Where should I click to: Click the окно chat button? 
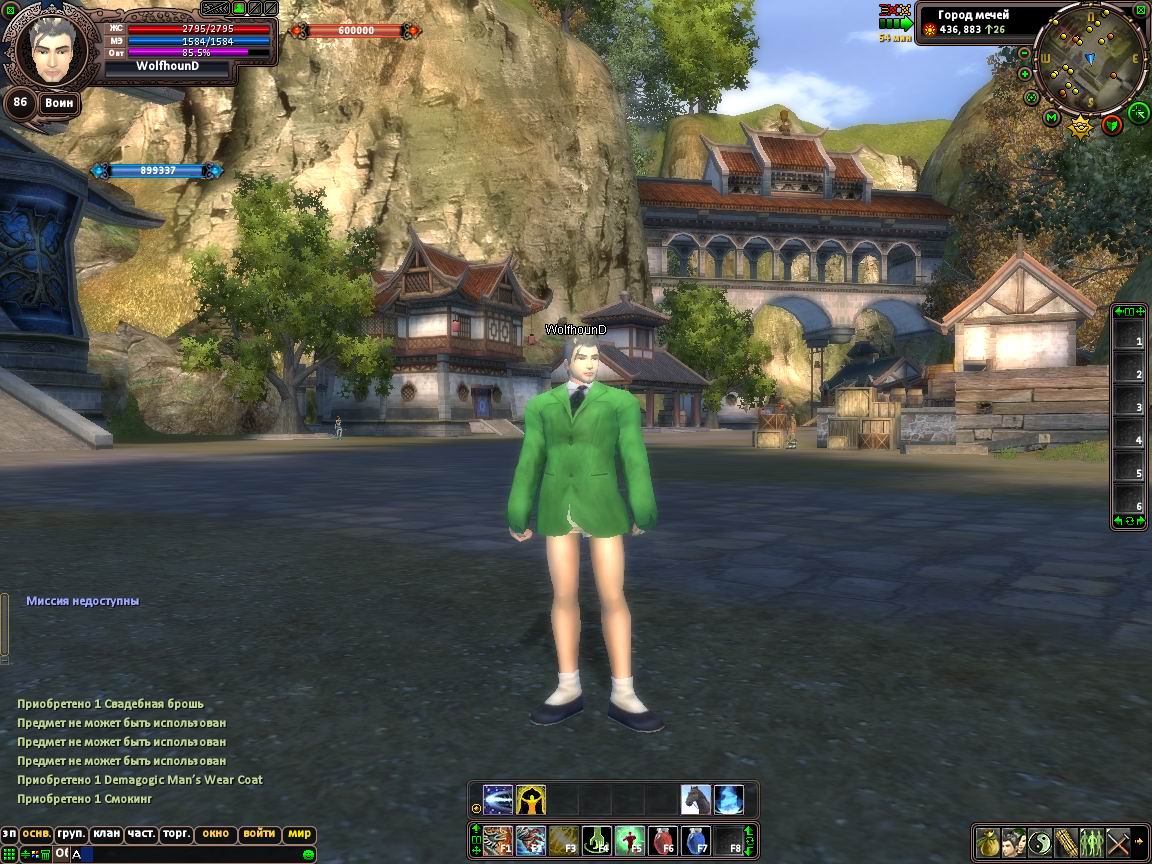(215, 834)
